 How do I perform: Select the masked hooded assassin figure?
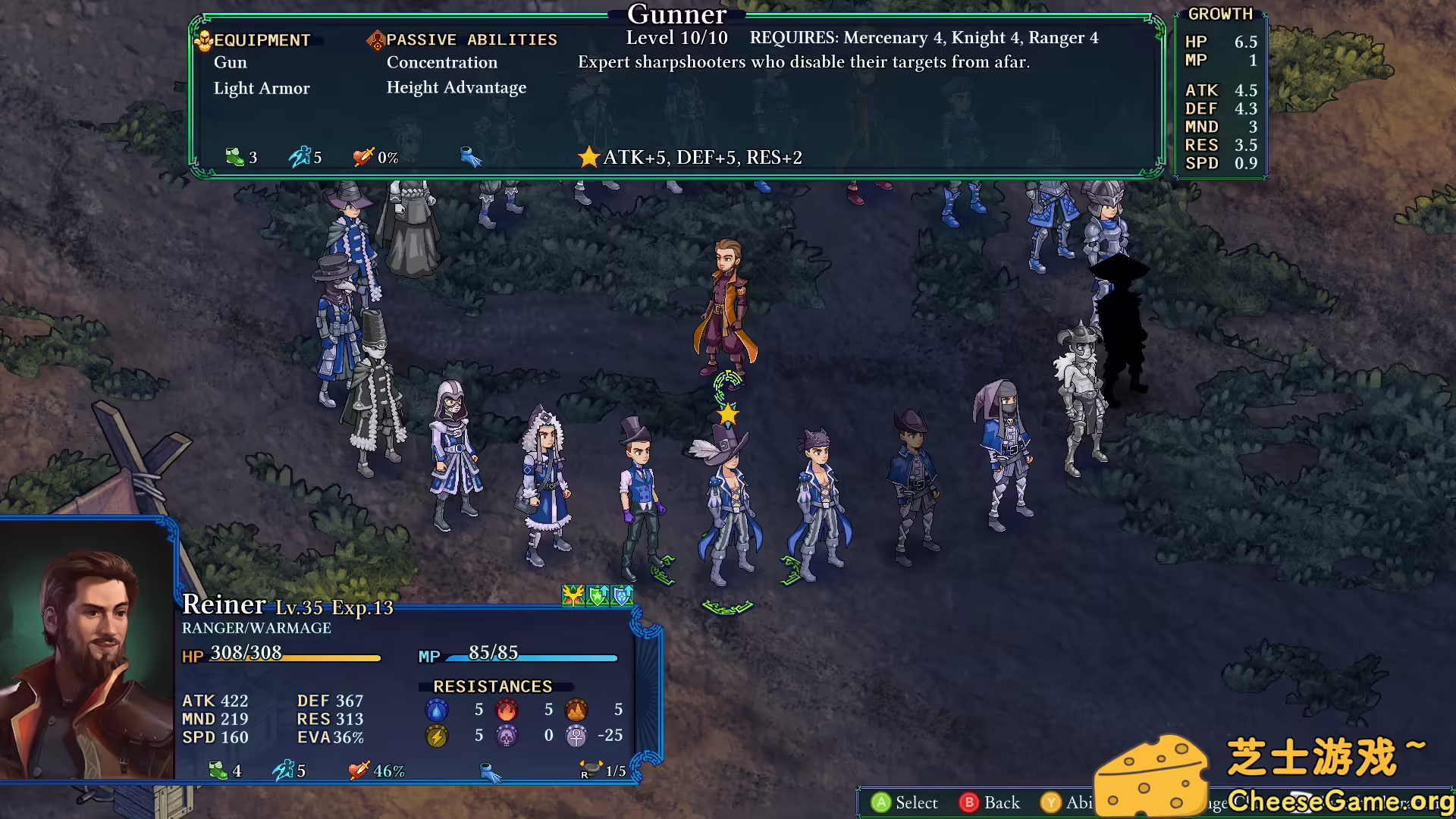[x=1005, y=455]
